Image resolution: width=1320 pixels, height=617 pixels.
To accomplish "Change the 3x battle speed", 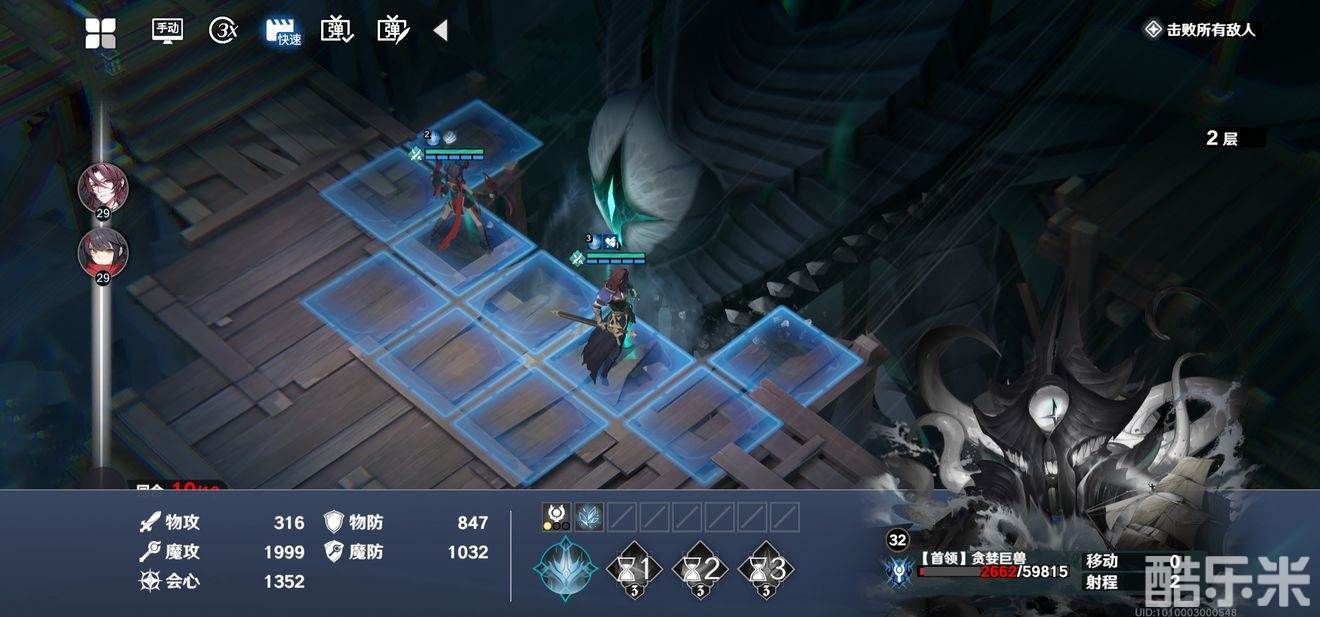I will click(x=223, y=31).
